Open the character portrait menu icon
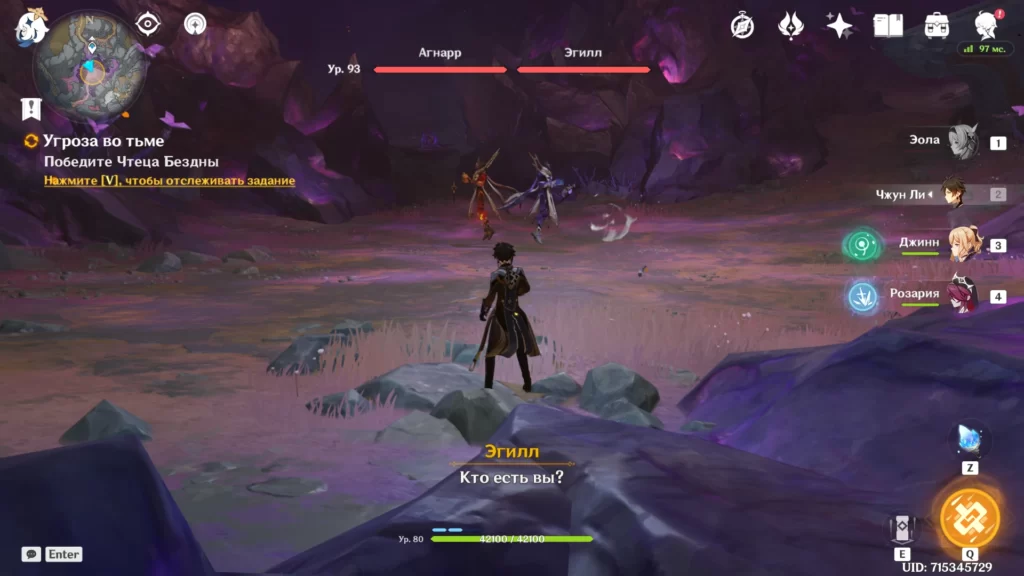Screen dimensions: 1024x576 click(x=987, y=26)
